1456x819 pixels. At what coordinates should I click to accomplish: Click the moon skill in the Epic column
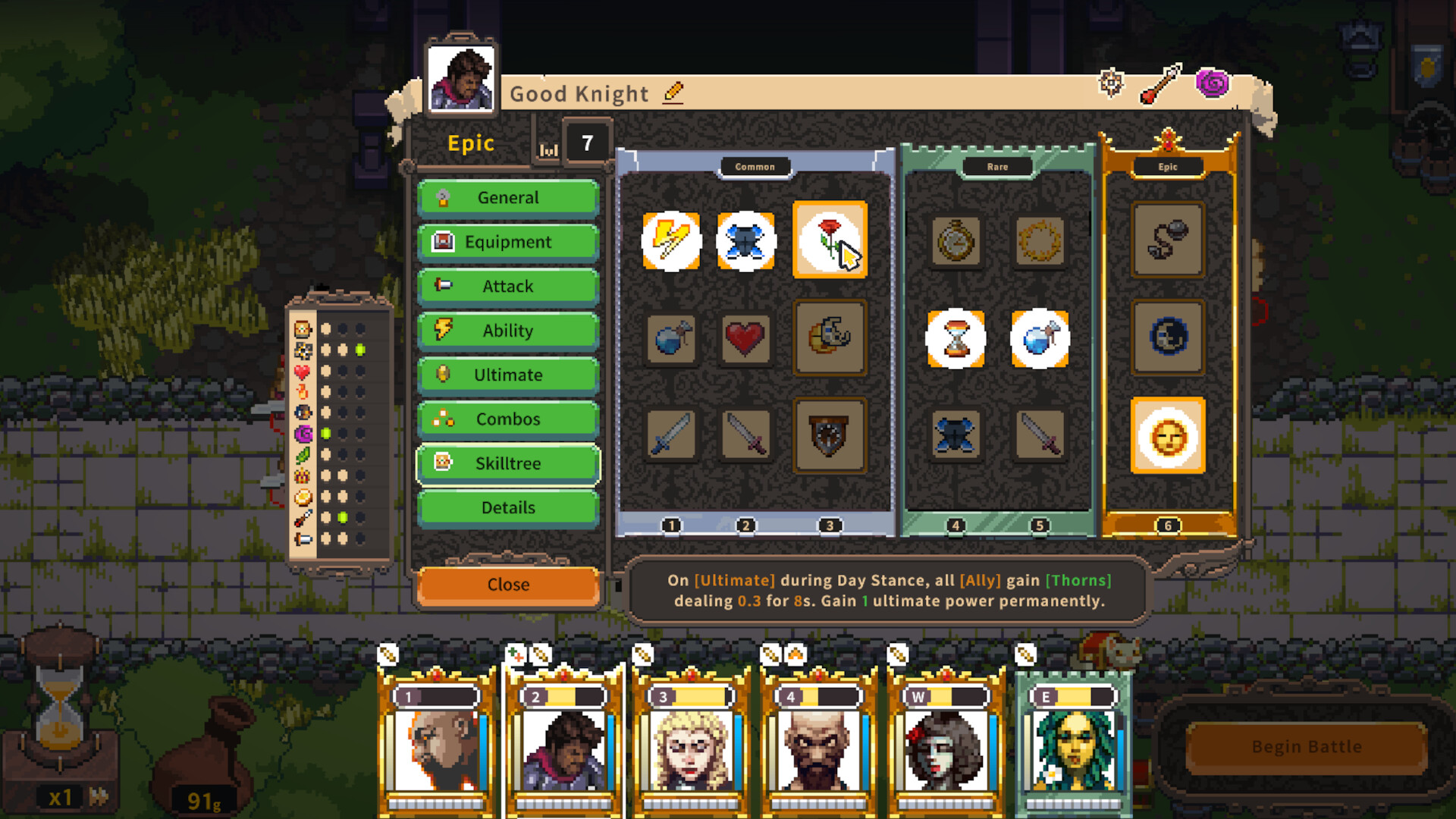click(1168, 339)
